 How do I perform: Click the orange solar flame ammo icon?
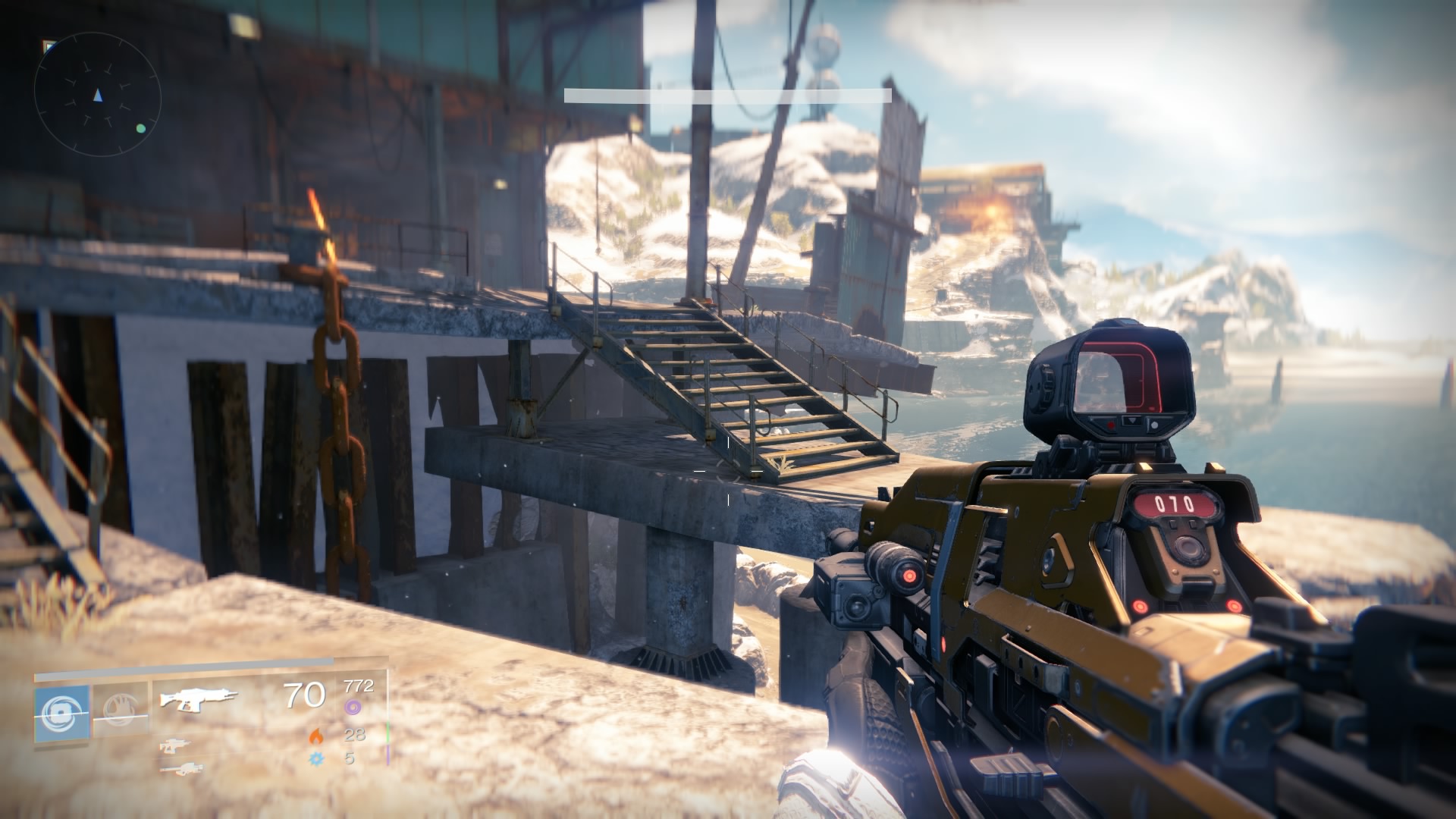pos(315,735)
